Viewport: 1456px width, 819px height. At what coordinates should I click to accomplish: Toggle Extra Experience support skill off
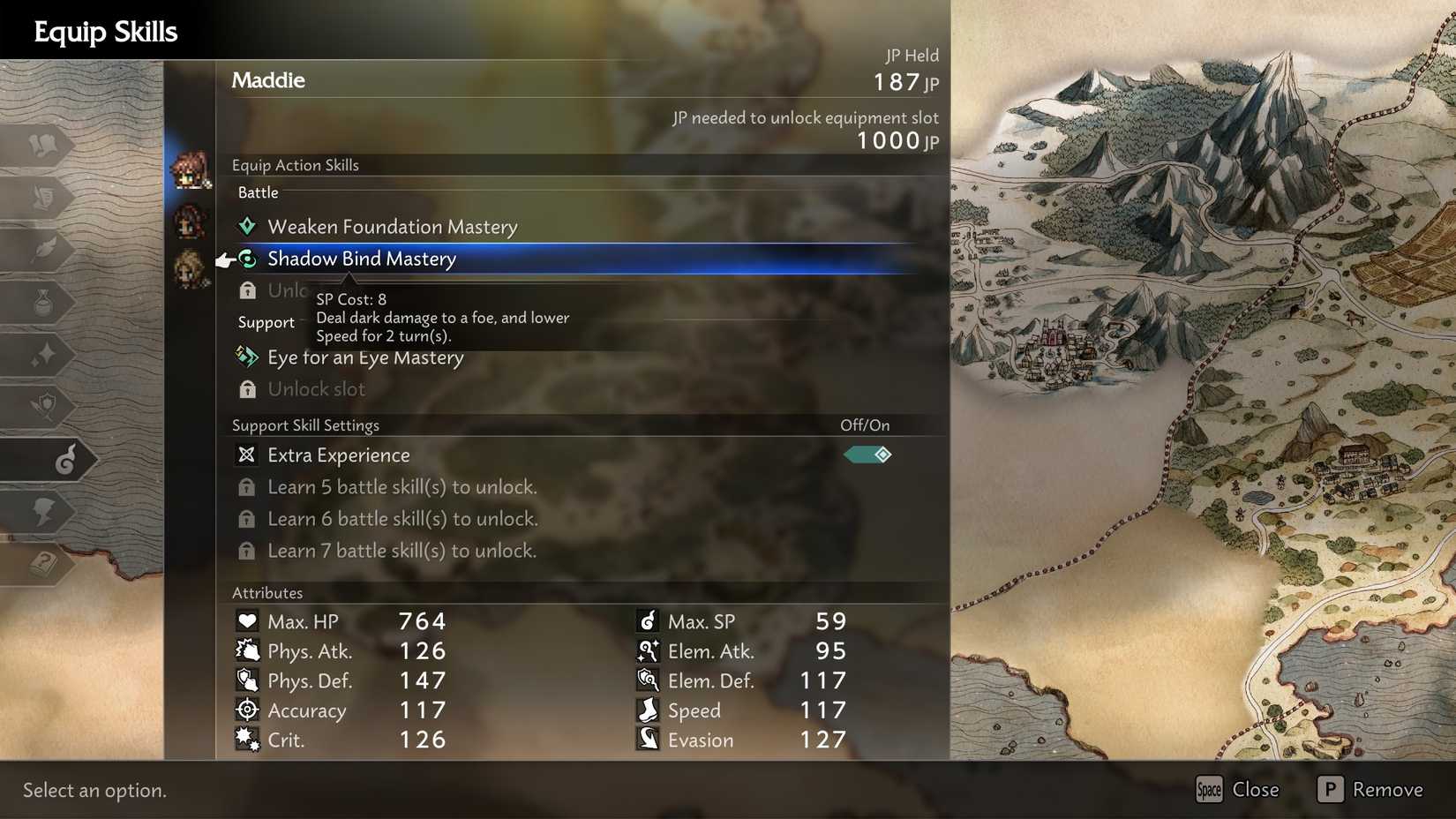click(867, 455)
